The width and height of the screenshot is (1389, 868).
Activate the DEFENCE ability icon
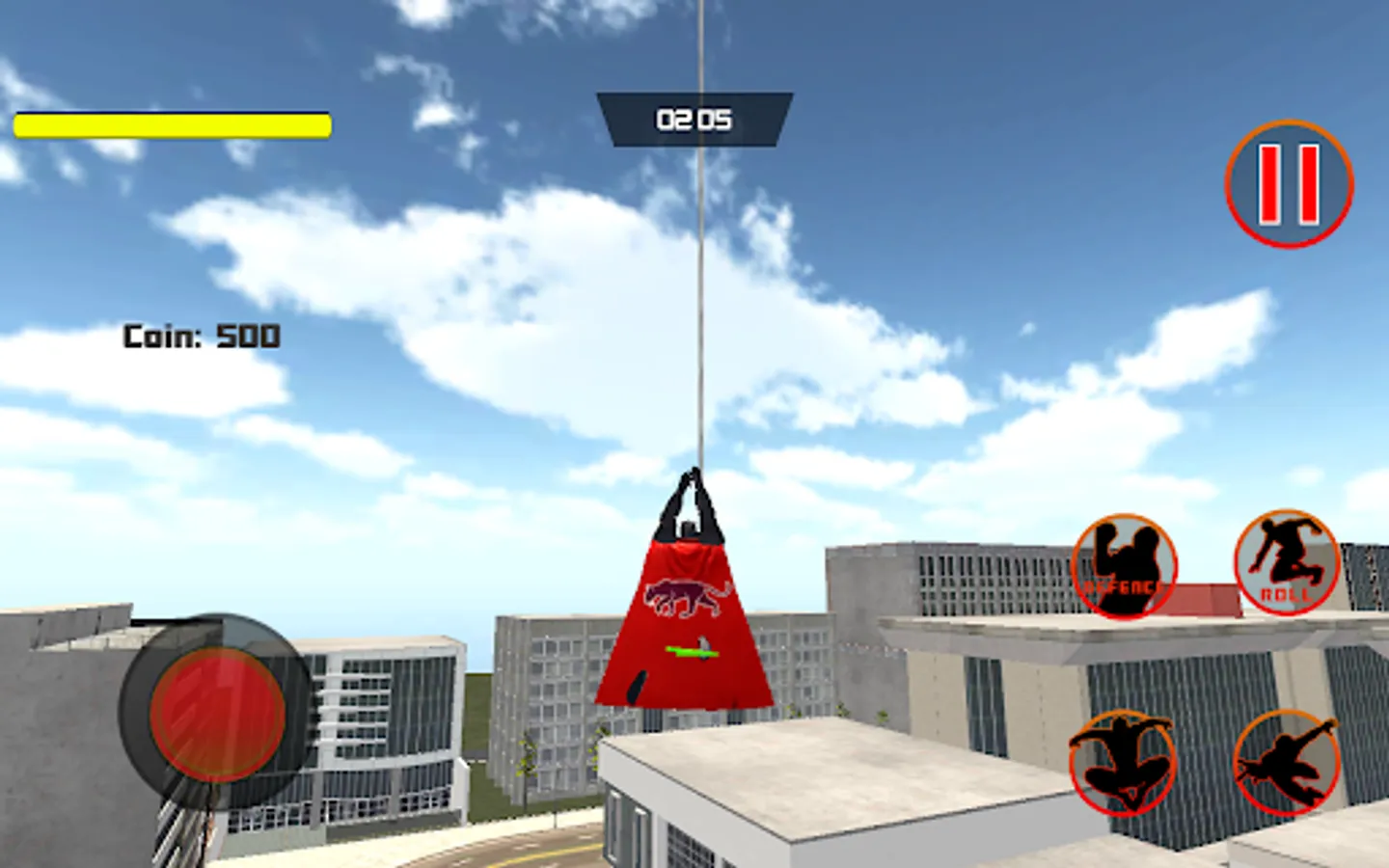(1124, 564)
